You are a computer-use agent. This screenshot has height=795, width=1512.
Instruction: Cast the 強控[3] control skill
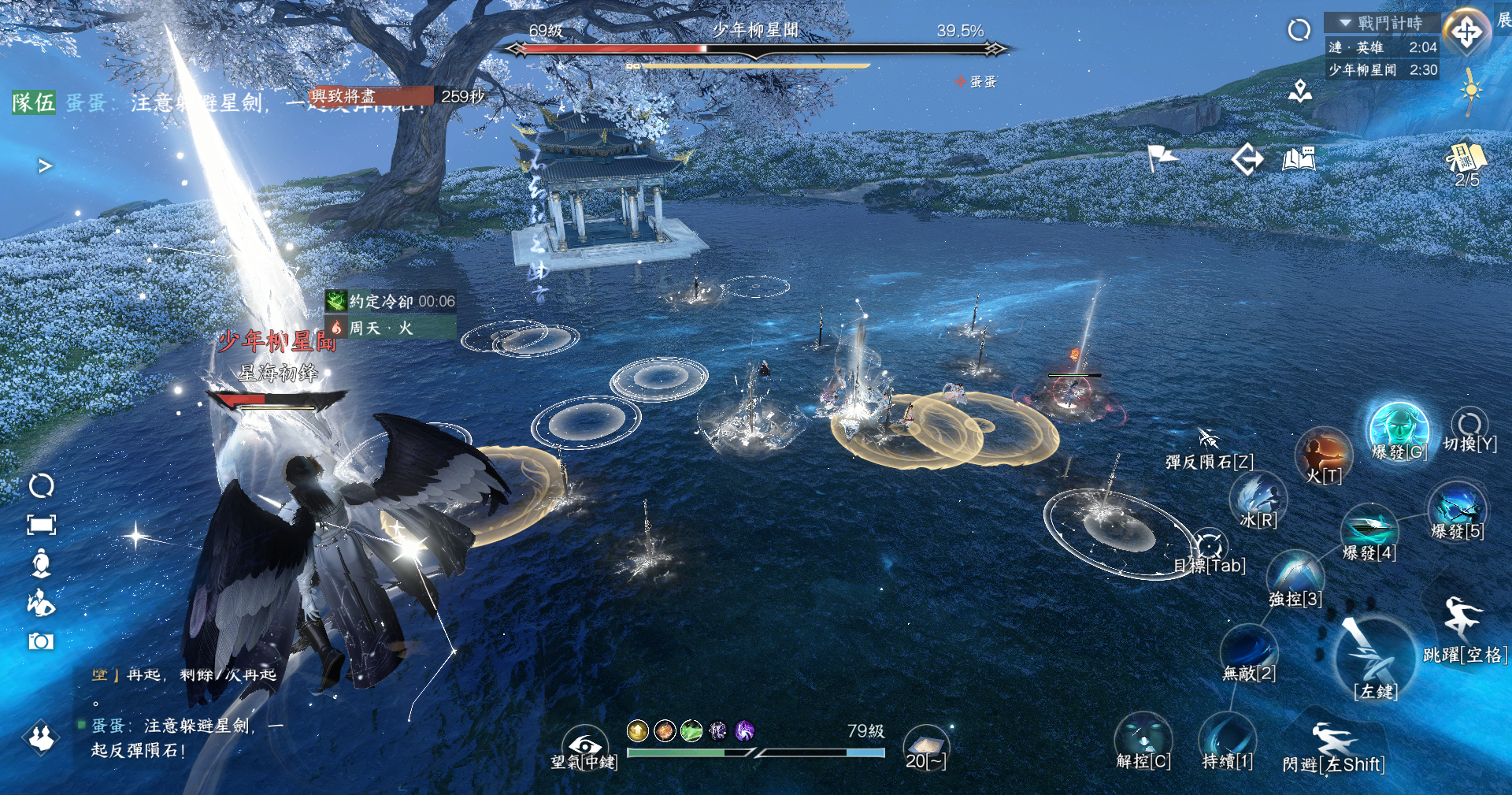click(x=1295, y=574)
